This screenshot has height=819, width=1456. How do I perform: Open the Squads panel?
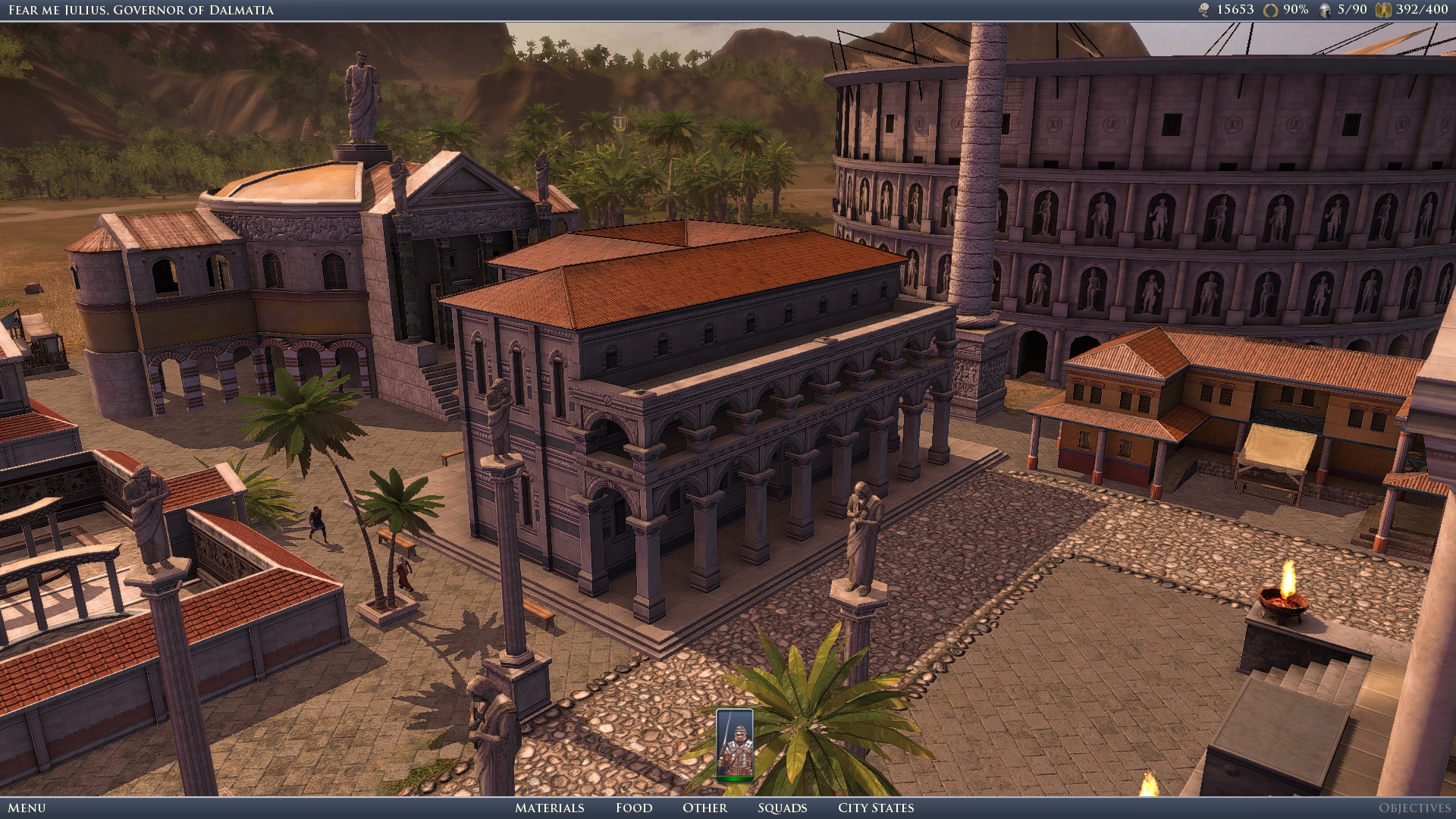coord(783,808)
